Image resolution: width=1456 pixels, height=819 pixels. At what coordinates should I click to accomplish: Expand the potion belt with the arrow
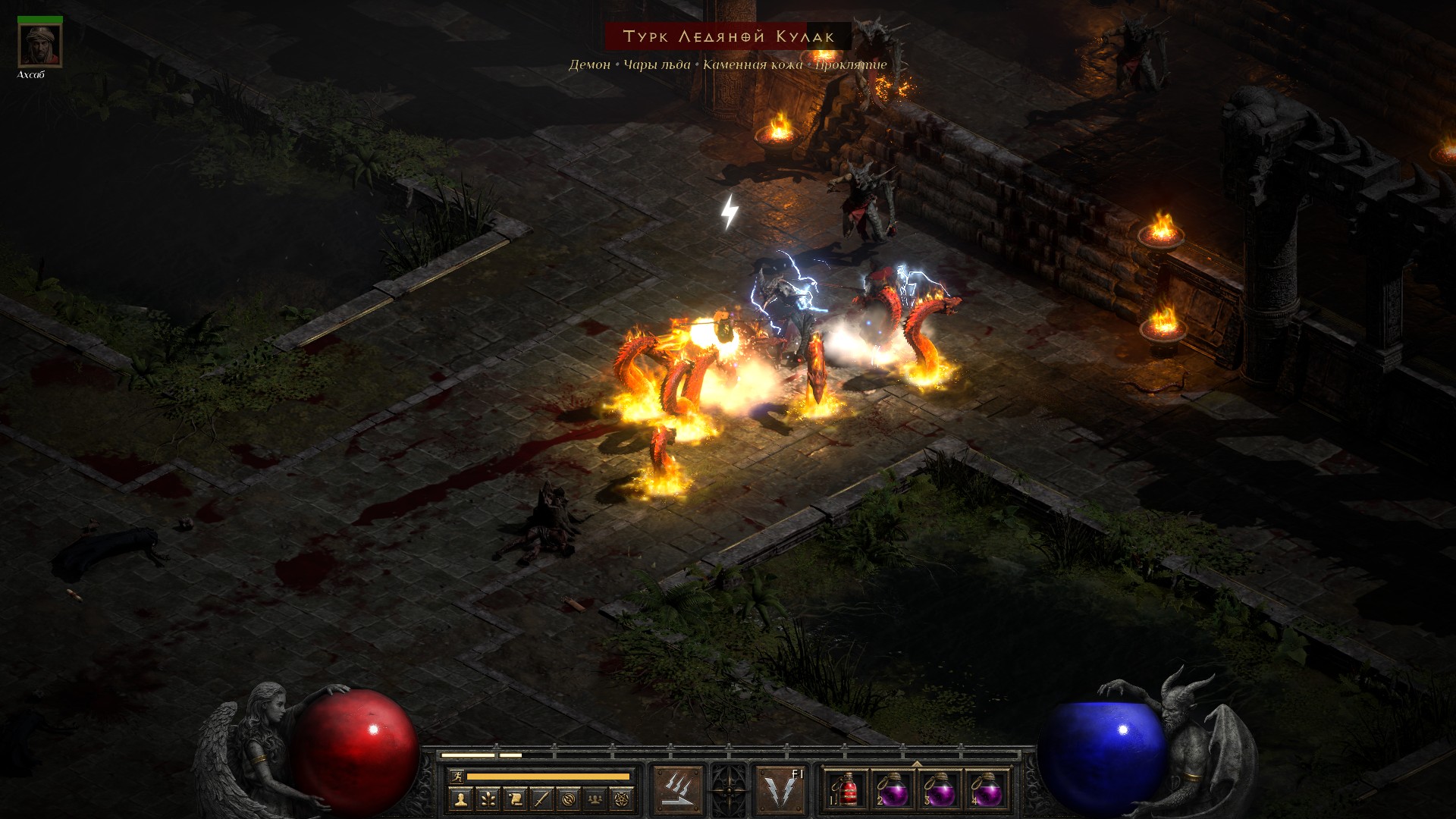pyautogui.click(x=917, y=764)
